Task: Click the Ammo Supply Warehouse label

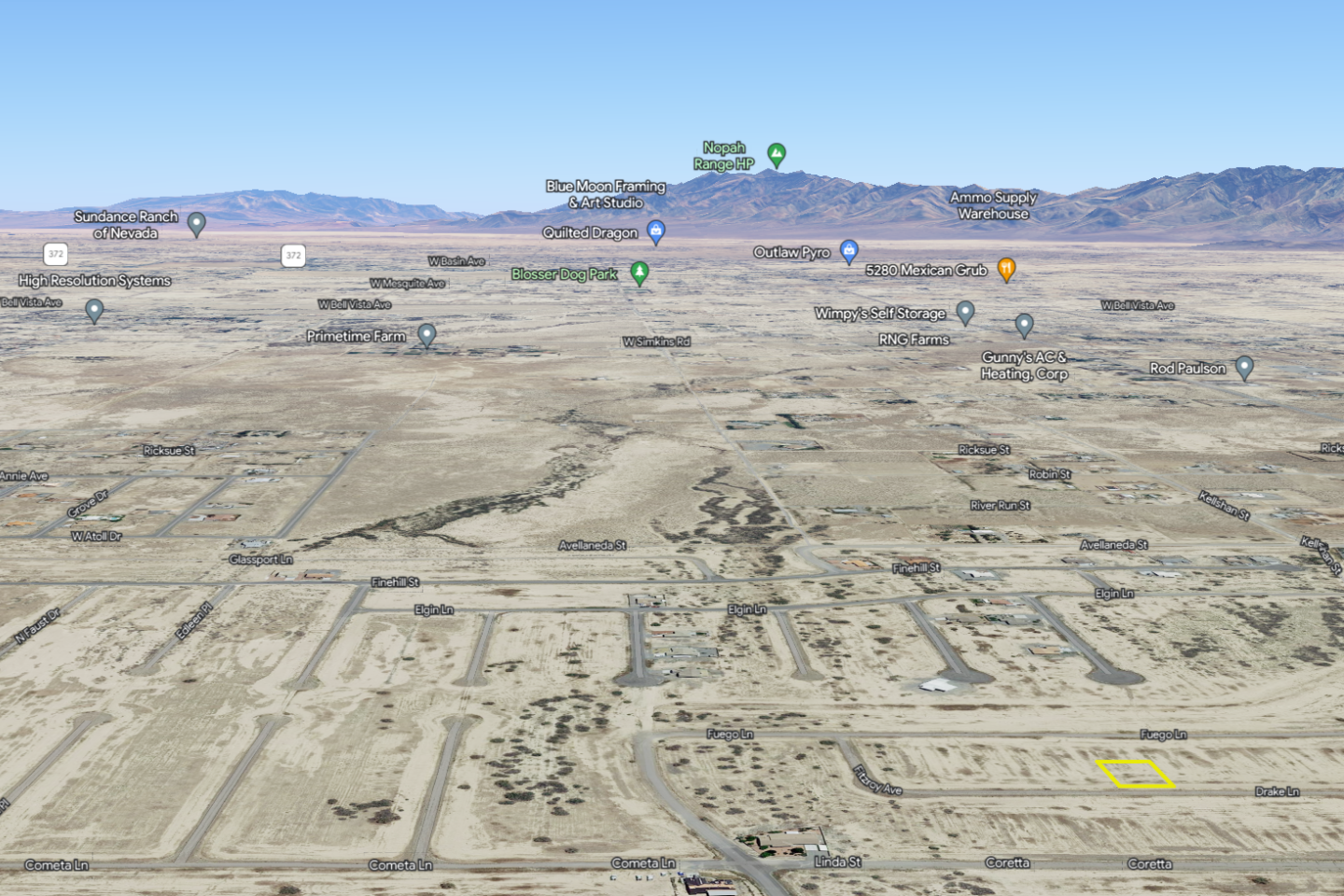Action: point(993,204)
